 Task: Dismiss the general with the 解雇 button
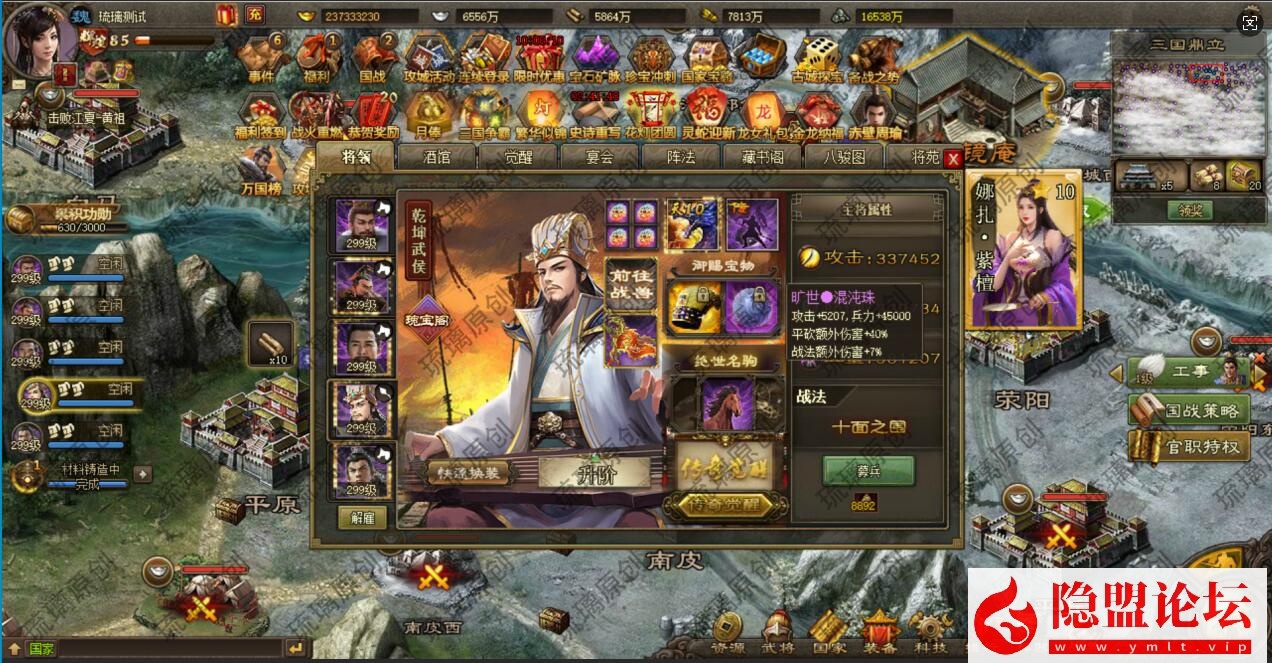click(363, 517)
